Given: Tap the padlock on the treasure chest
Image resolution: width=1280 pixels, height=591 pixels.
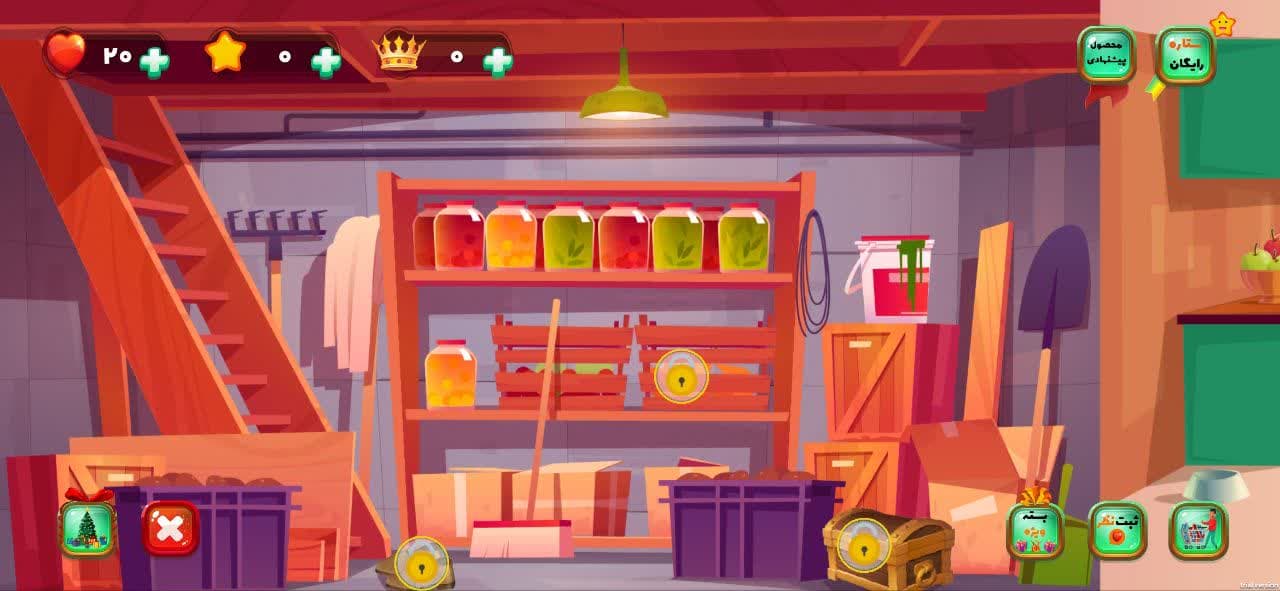Looking at the screenshot, I should 862,545.
